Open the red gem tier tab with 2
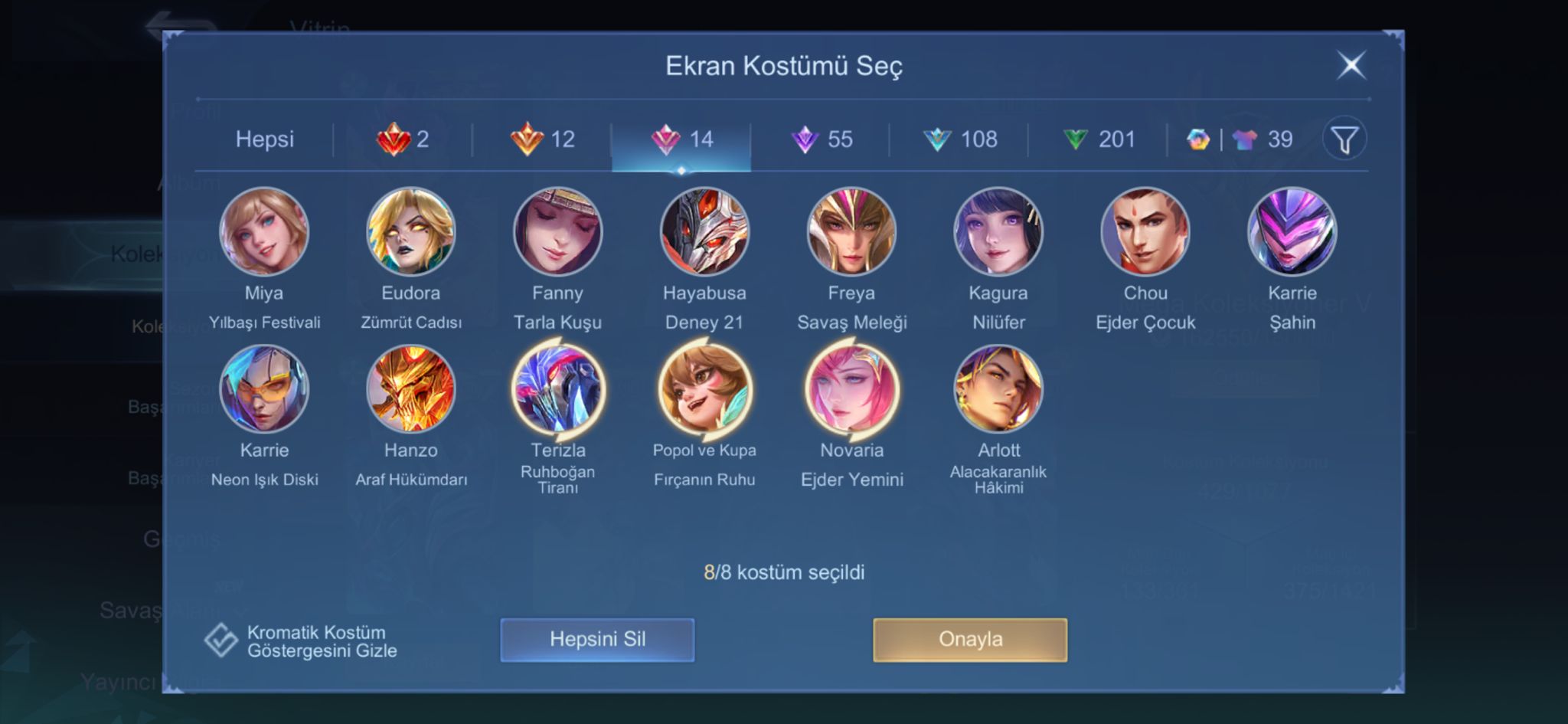The height and width of the screenshot is (724, 1568). [x=403, y=139]
